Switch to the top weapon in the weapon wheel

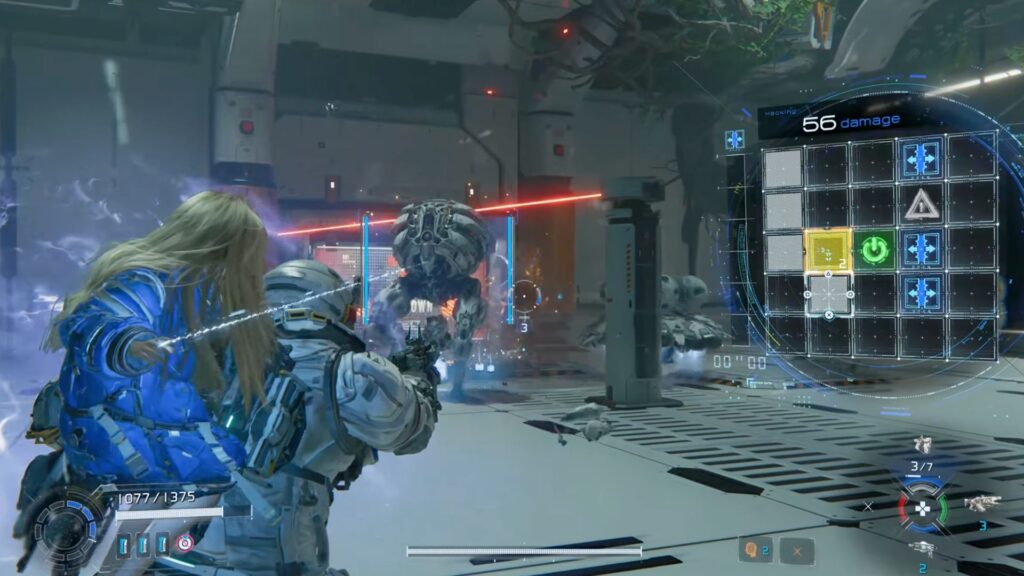tap(922, 445)
